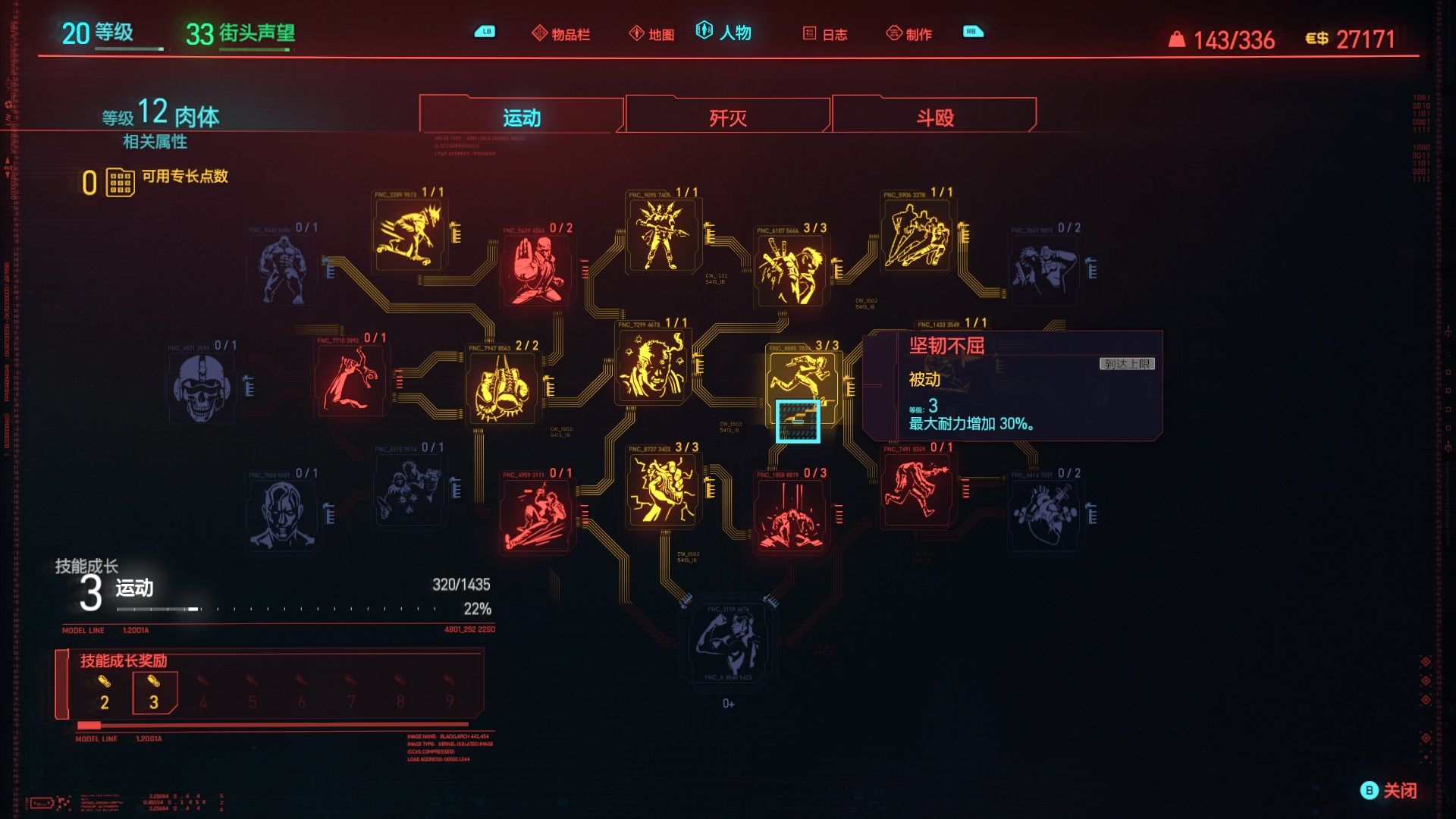The height and width of the screenshot is (819, 1456).
Task: Open the 地图 map menu
Action: click(x=652, y=34)
